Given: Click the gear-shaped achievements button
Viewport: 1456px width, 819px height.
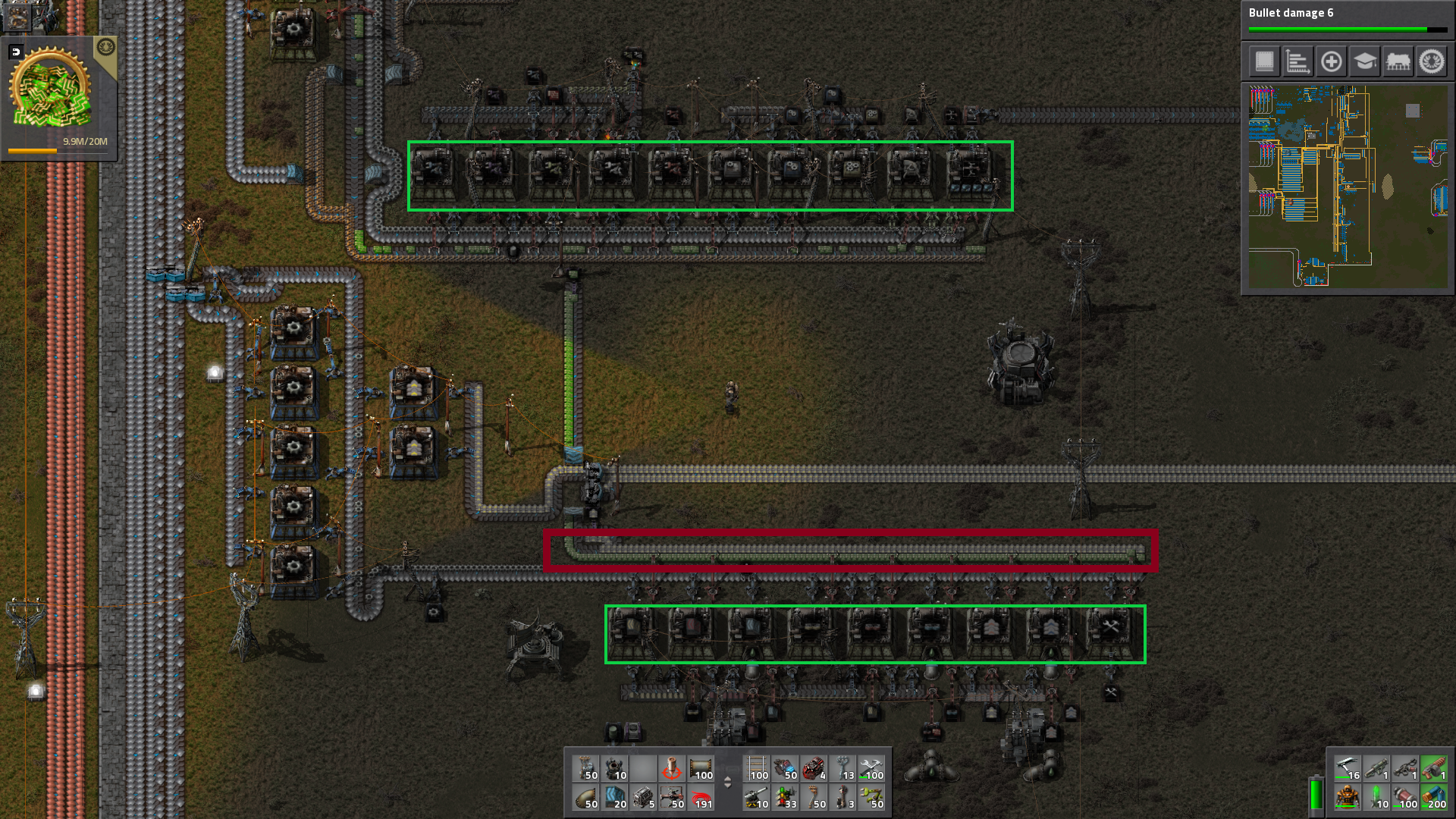Looking at the screenshot, I should coord(1432,61).
